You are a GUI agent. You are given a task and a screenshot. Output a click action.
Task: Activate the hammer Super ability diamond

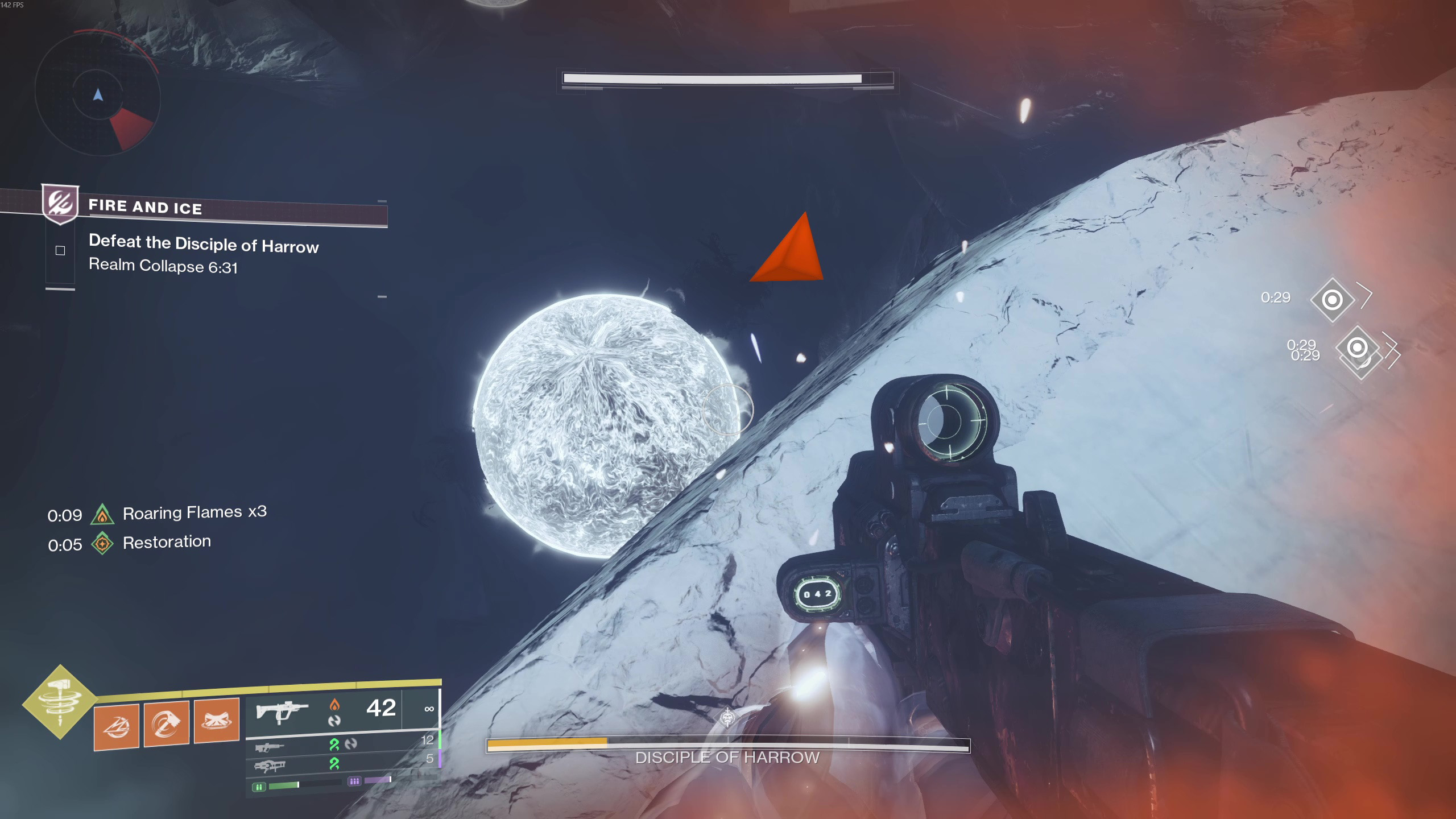[x=60, y=702]
